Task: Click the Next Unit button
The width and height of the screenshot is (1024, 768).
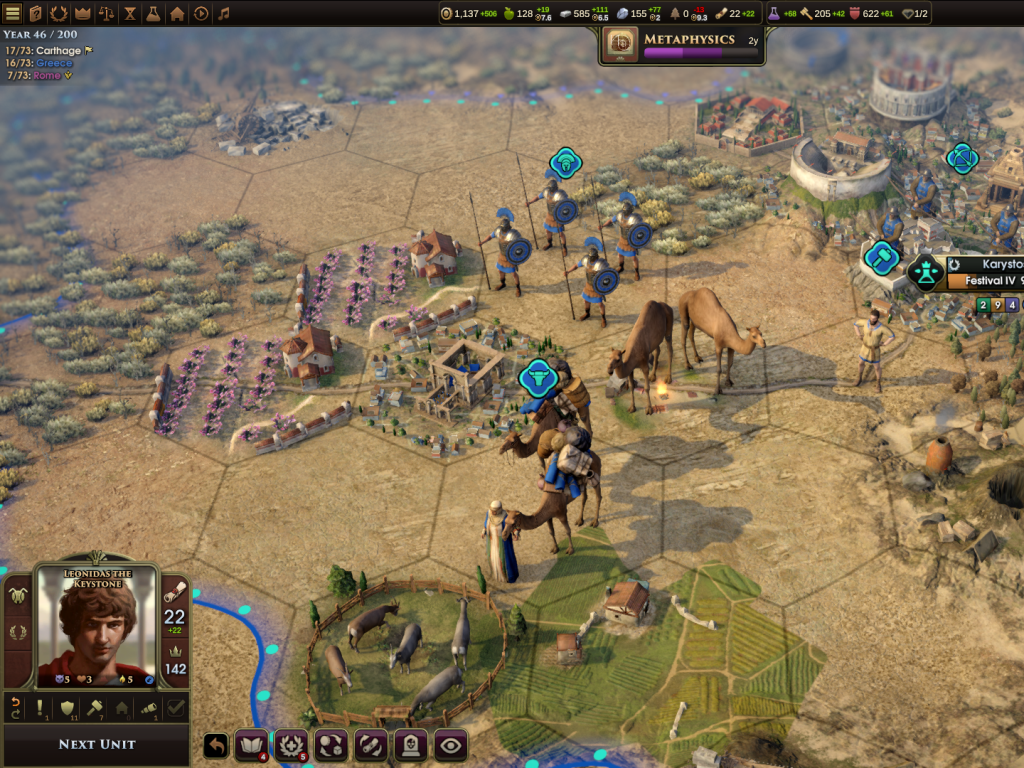Action: (x=96, y=744)
